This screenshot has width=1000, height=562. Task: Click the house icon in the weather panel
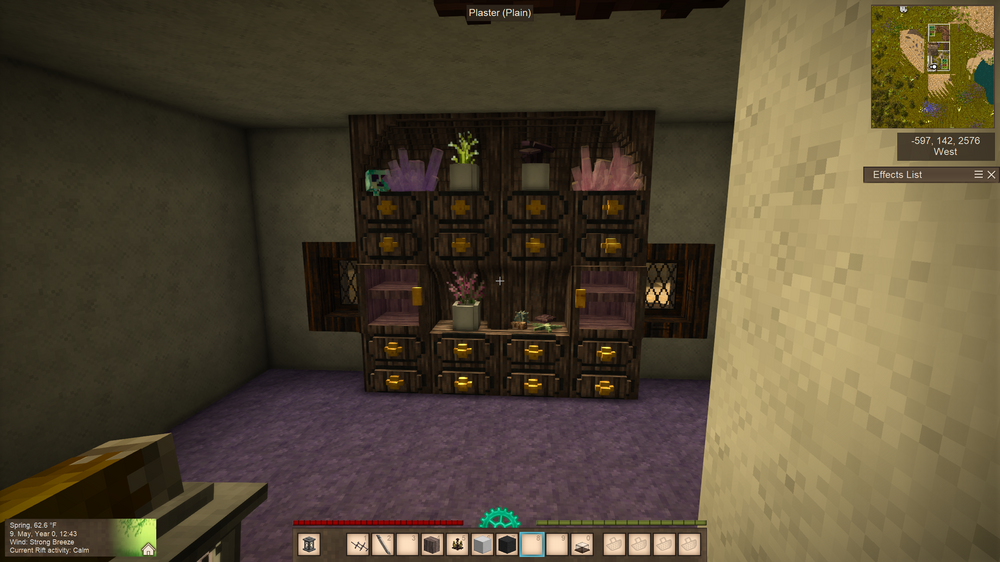pos(148,549)
